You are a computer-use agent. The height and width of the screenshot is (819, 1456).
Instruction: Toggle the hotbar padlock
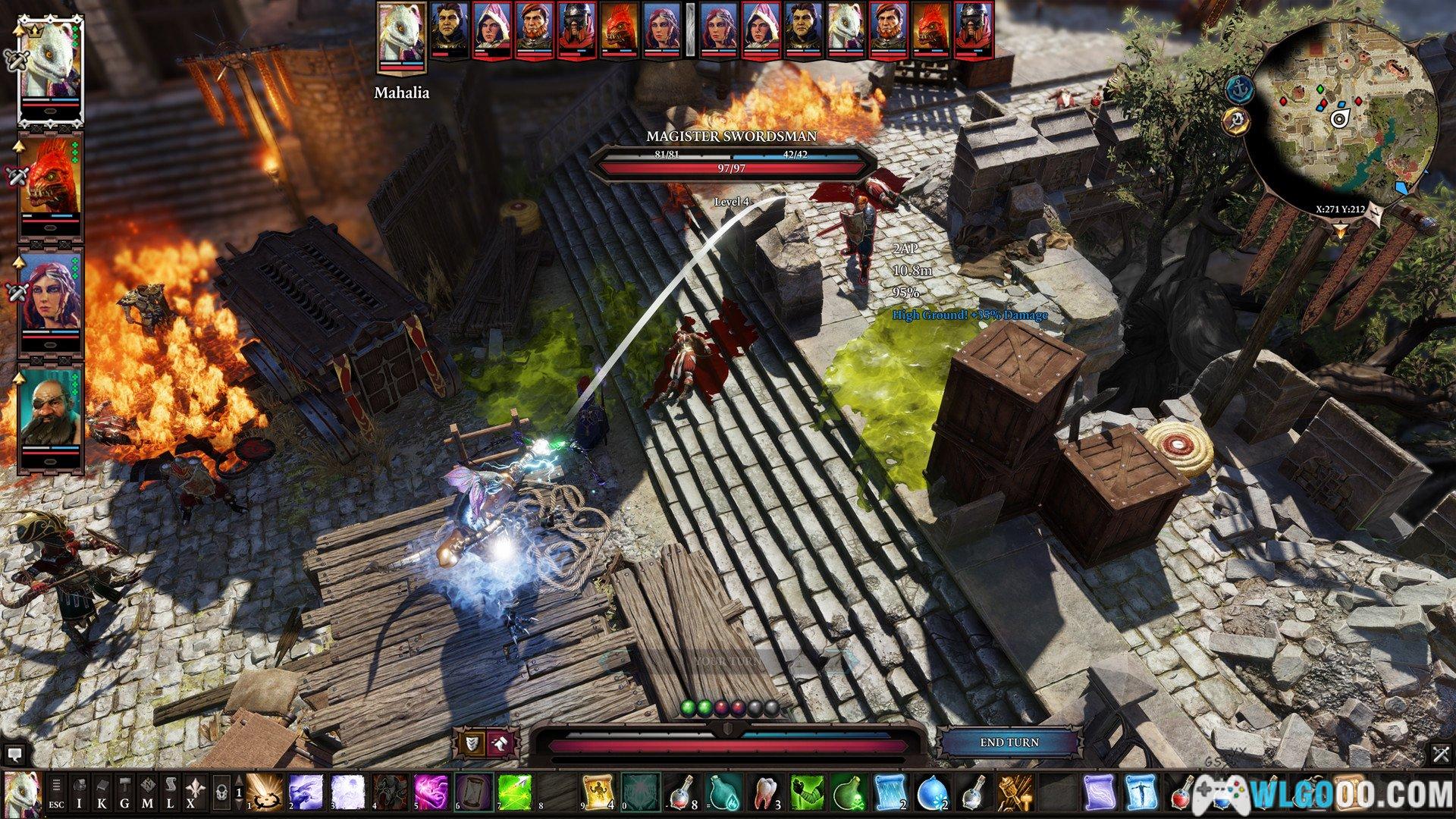click(x=221, y=792)
